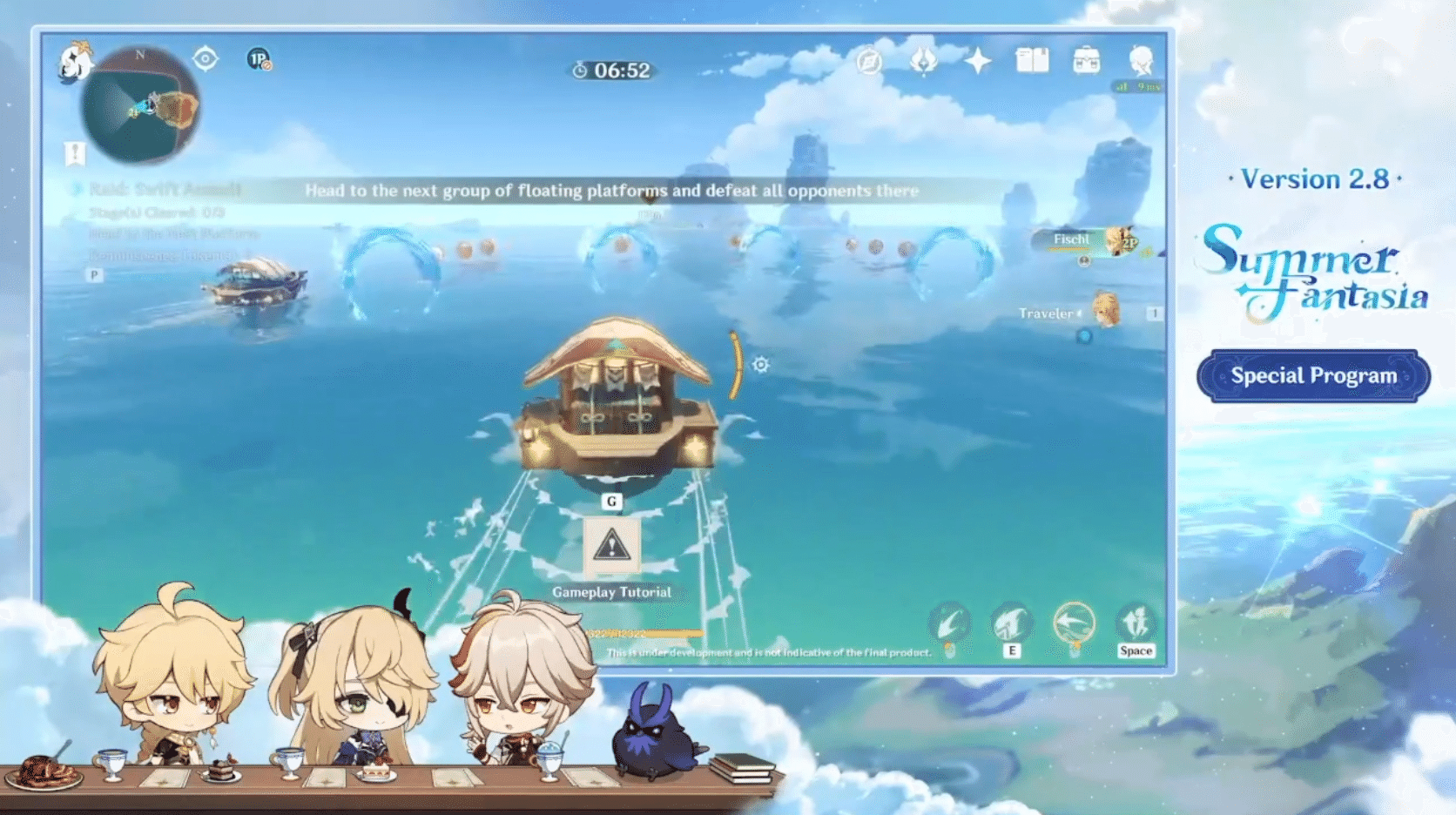The width and height of the screenshot is (1456, 815).
Task: Activate the waverider's E skill icon
Action: coord(1013,623)
